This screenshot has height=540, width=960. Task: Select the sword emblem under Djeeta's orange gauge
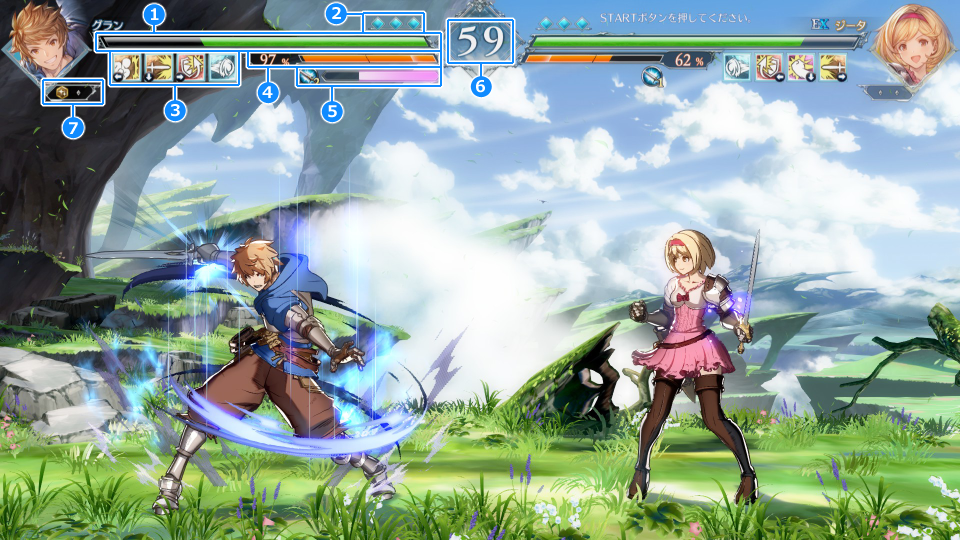click(x=652, y=75)
